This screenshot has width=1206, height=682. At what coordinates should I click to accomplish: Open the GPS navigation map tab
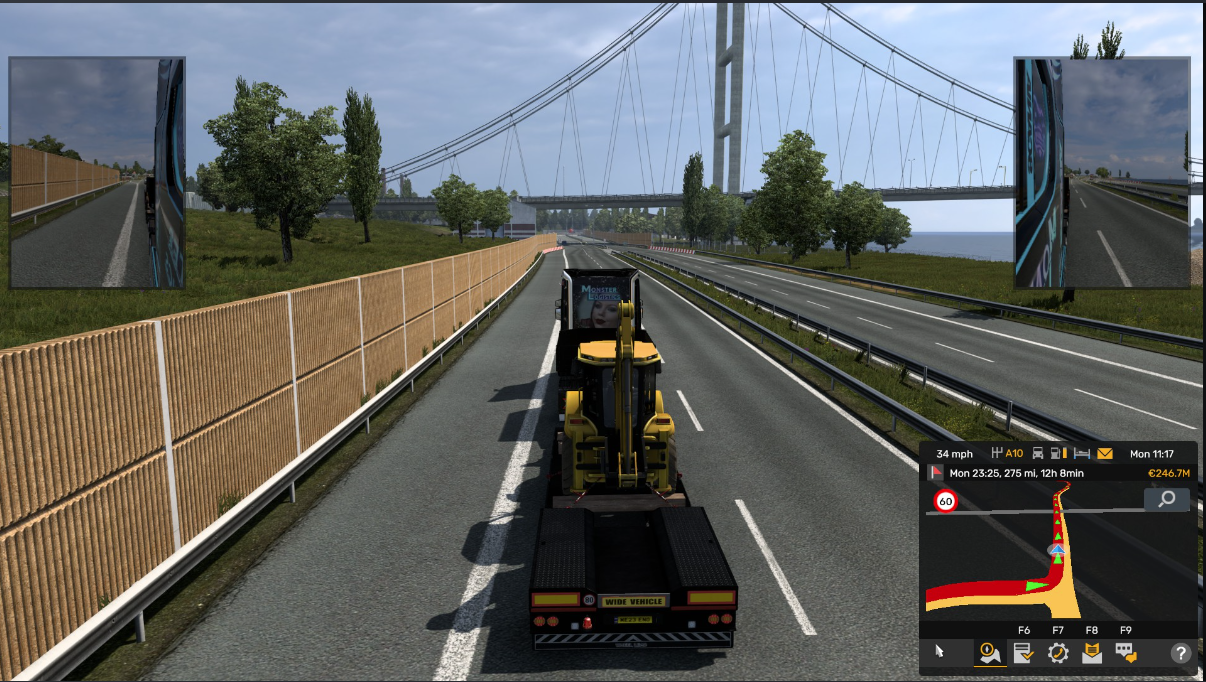[x=990, y=654]
